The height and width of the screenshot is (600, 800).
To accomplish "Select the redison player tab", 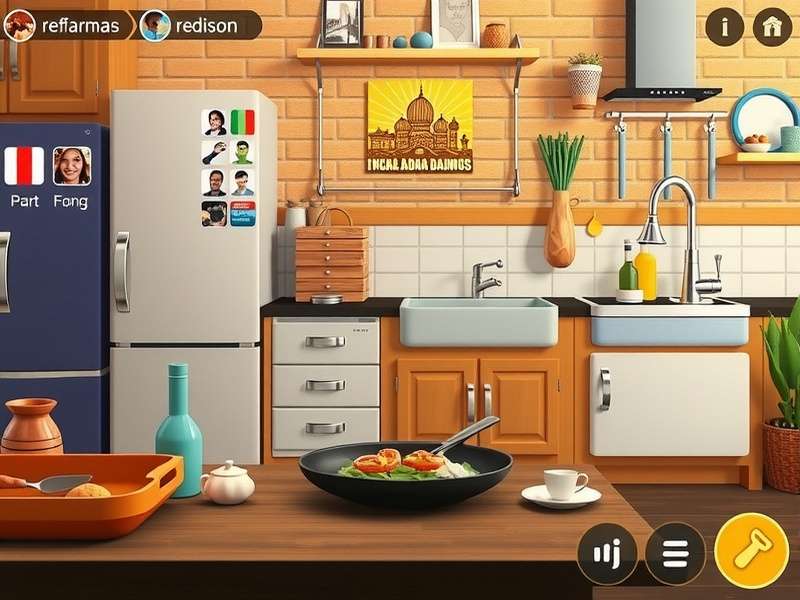I will tap(200, 25).
